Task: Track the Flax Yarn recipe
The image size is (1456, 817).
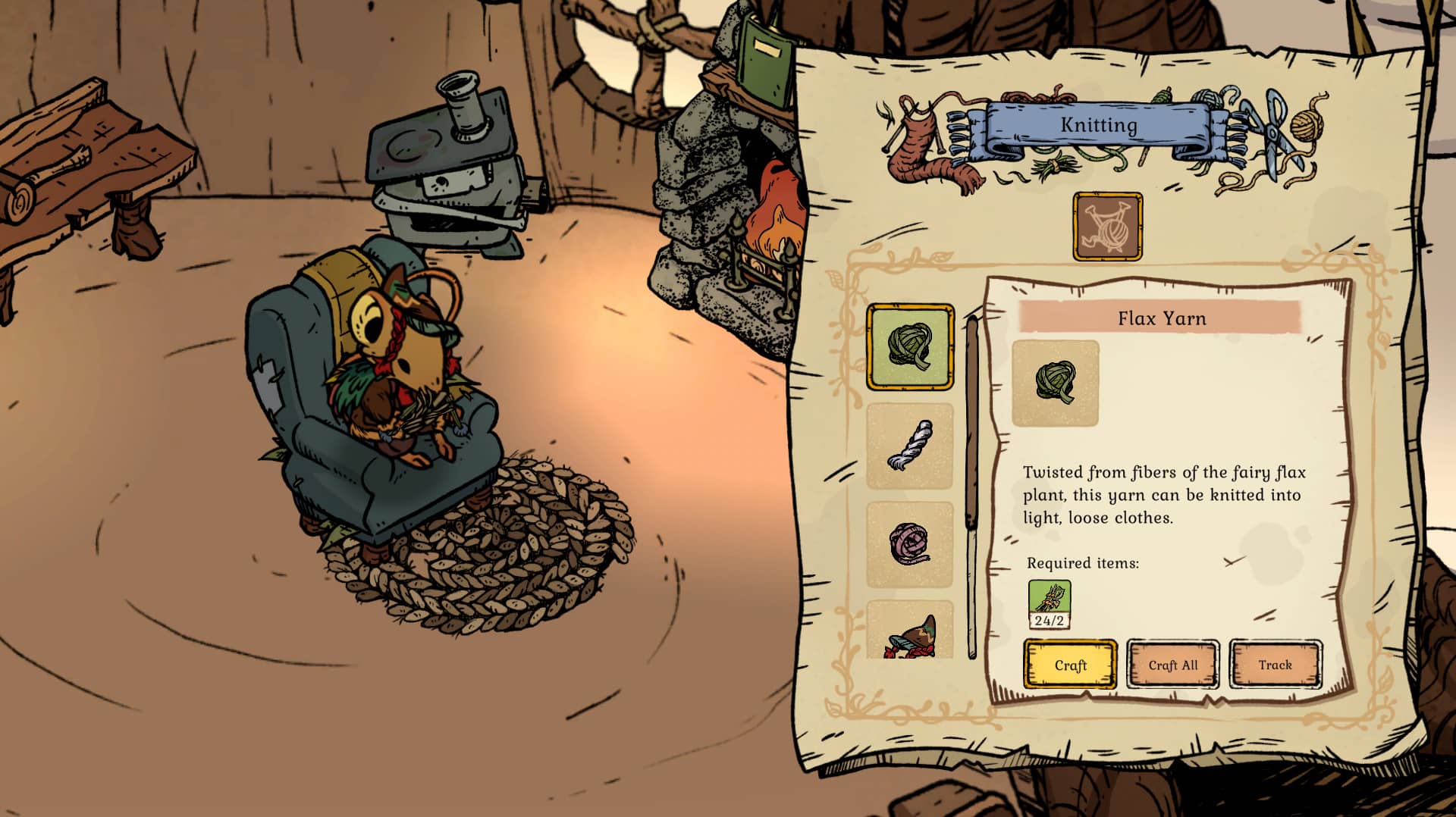Action: point(1275,665)
